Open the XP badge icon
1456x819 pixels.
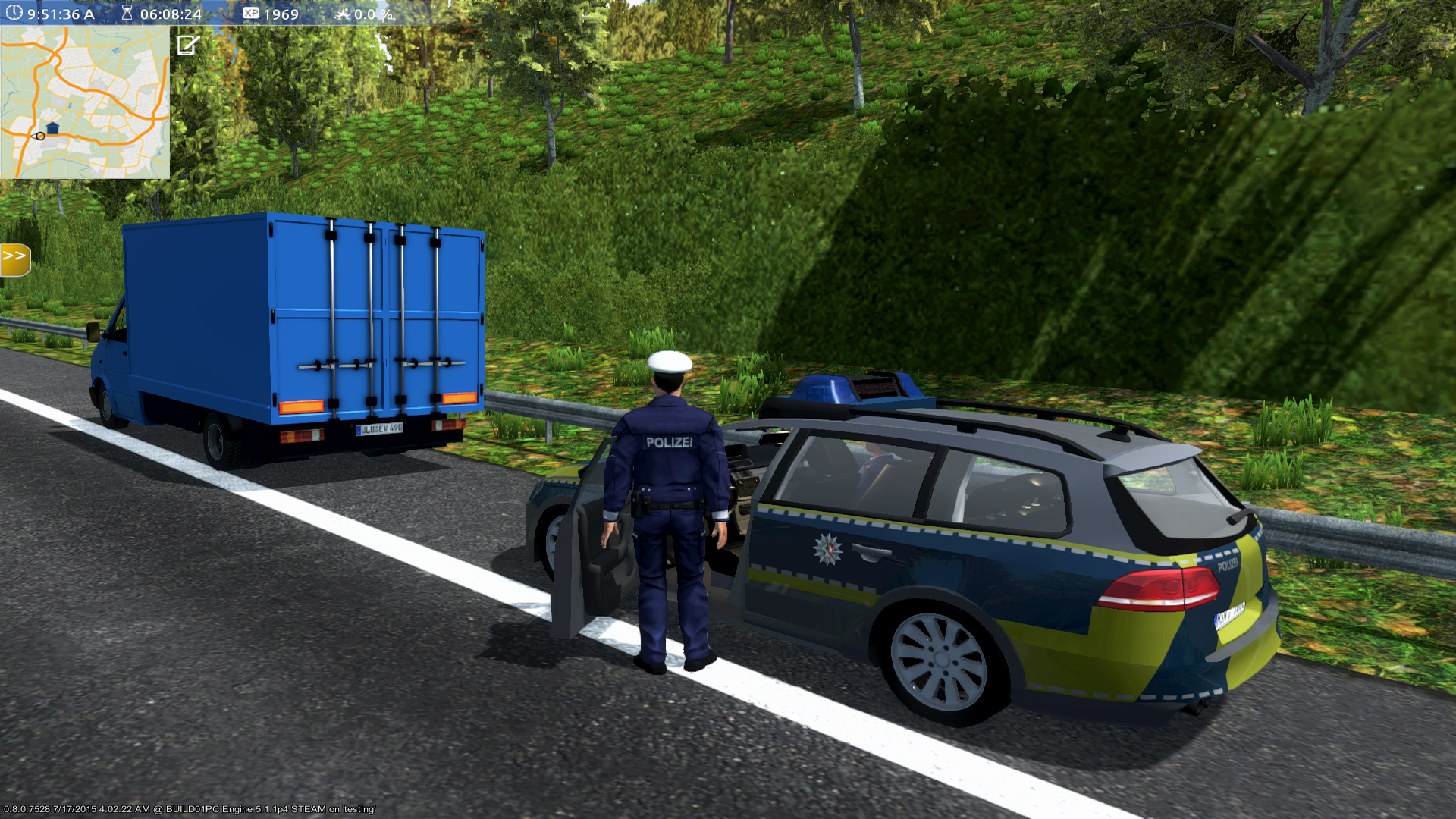point(250,13)
